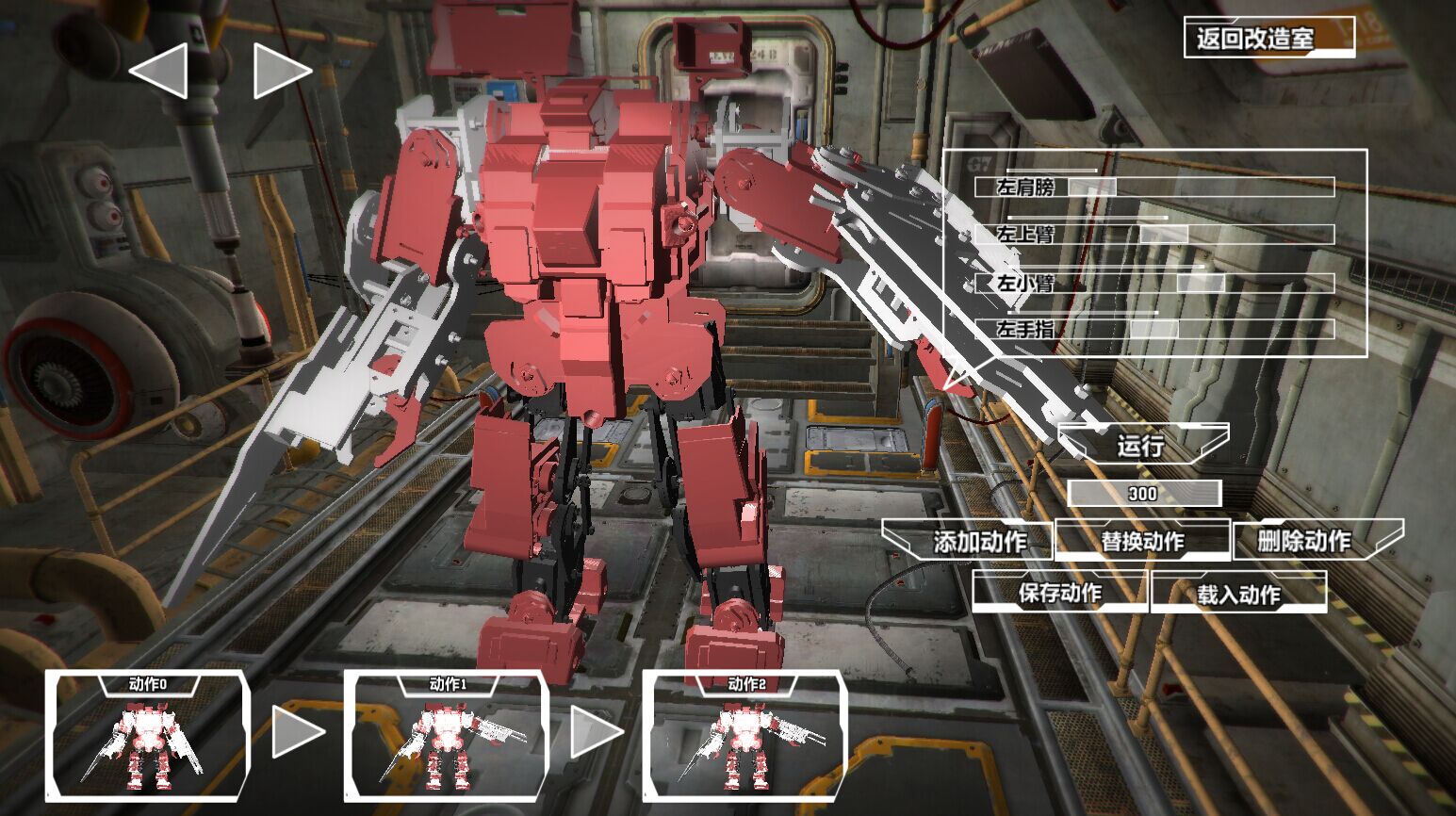This screenshot has height=816, width=1456.
Task: Save actions via 保存动作
Action: [x=1059, y=593]
